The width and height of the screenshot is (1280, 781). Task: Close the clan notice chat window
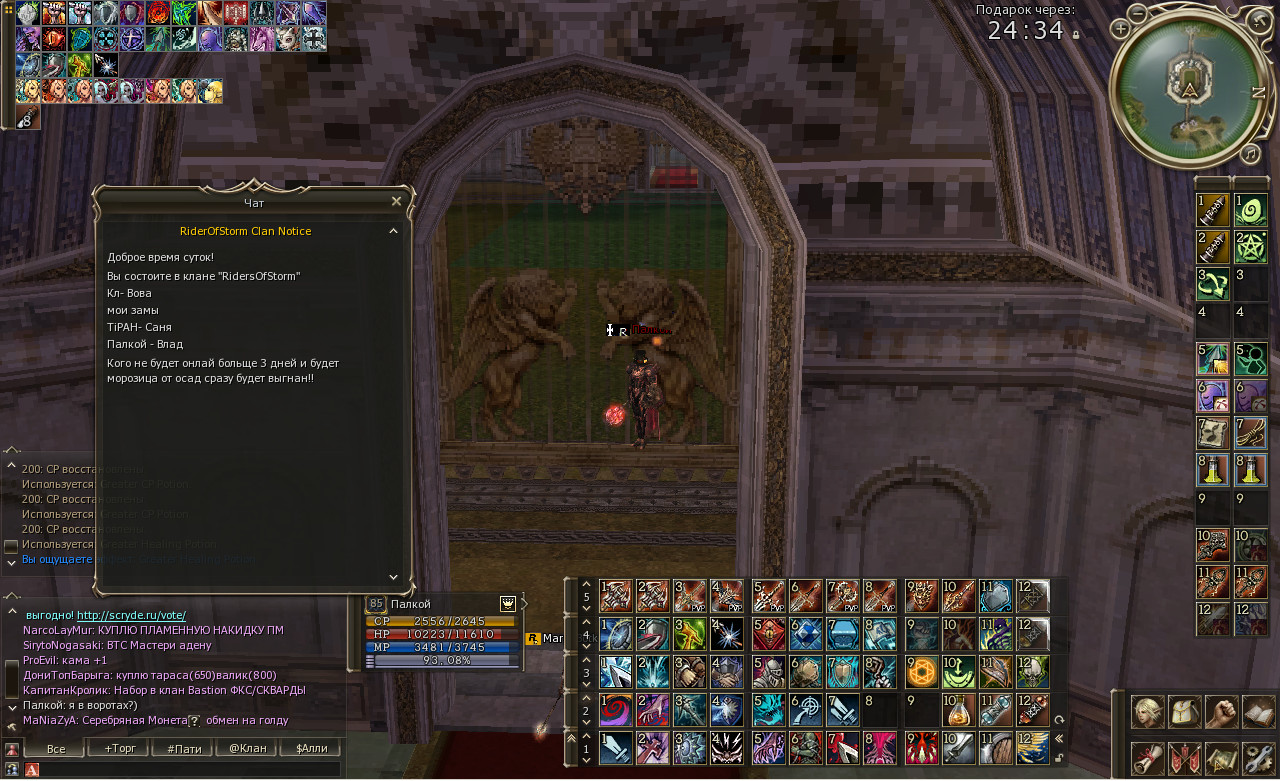click(x=396, y=201)
